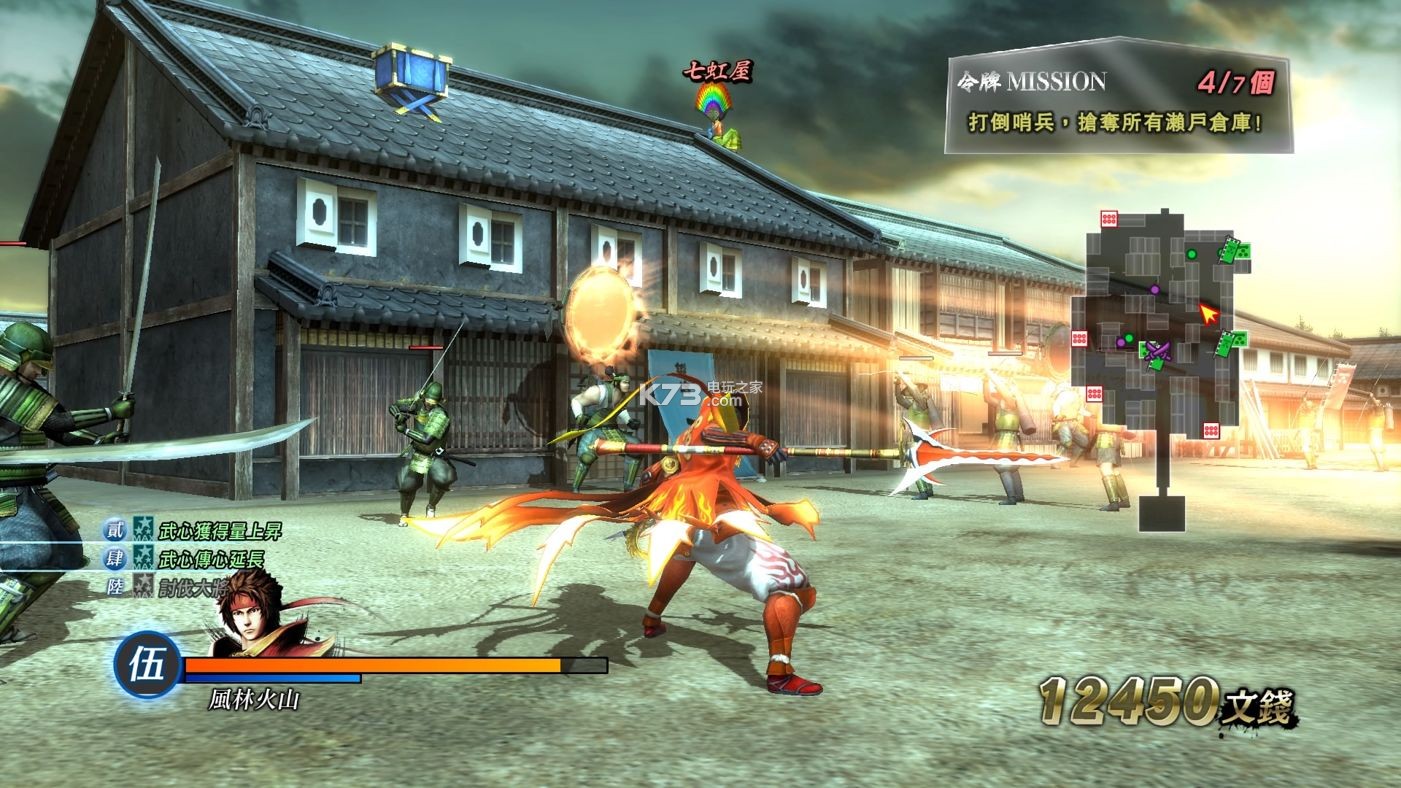
Task: Click the blue 伍 level badge
Action: click(147, 664)
